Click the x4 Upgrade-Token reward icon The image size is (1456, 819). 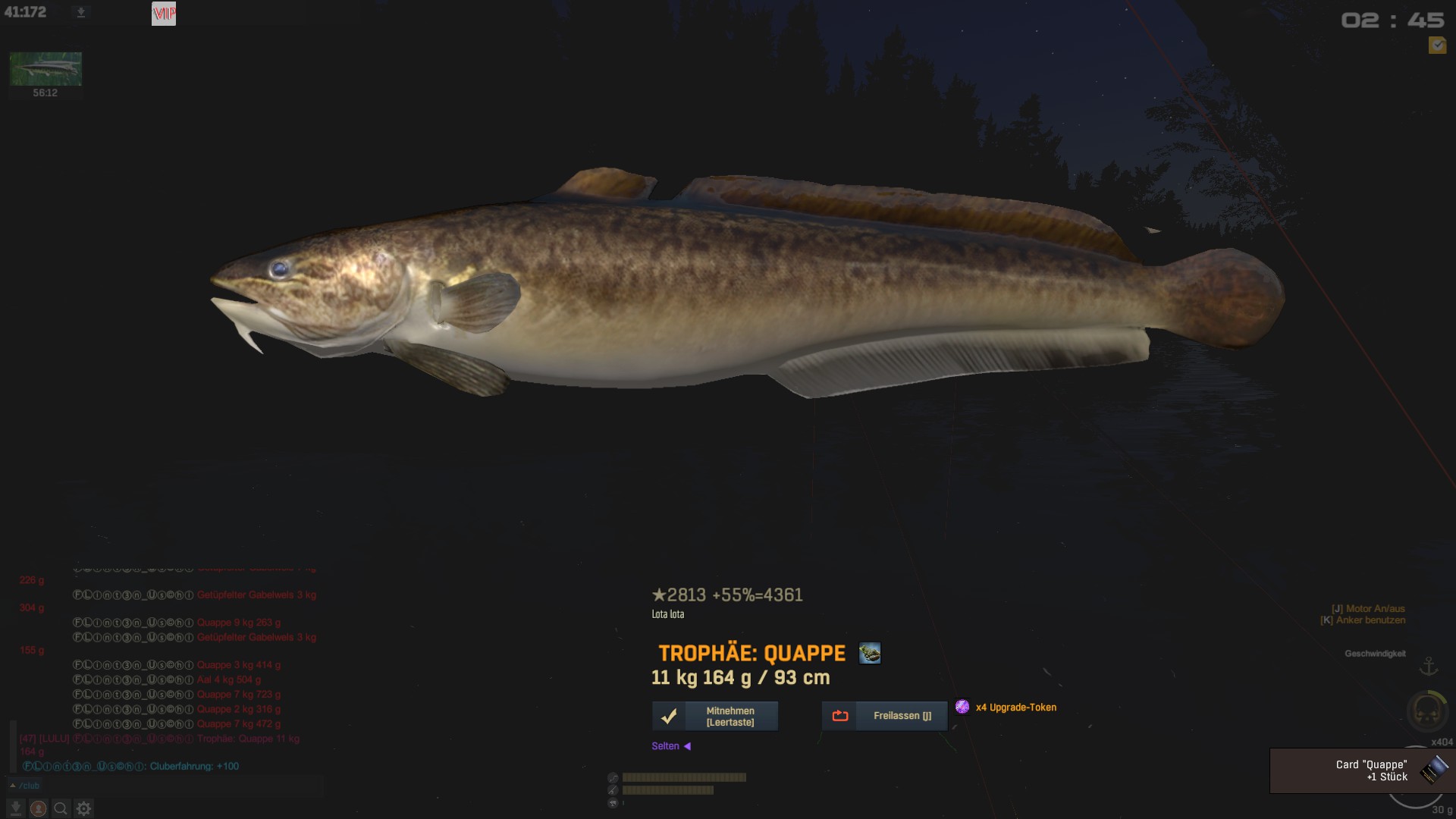(x=962, y=707)
